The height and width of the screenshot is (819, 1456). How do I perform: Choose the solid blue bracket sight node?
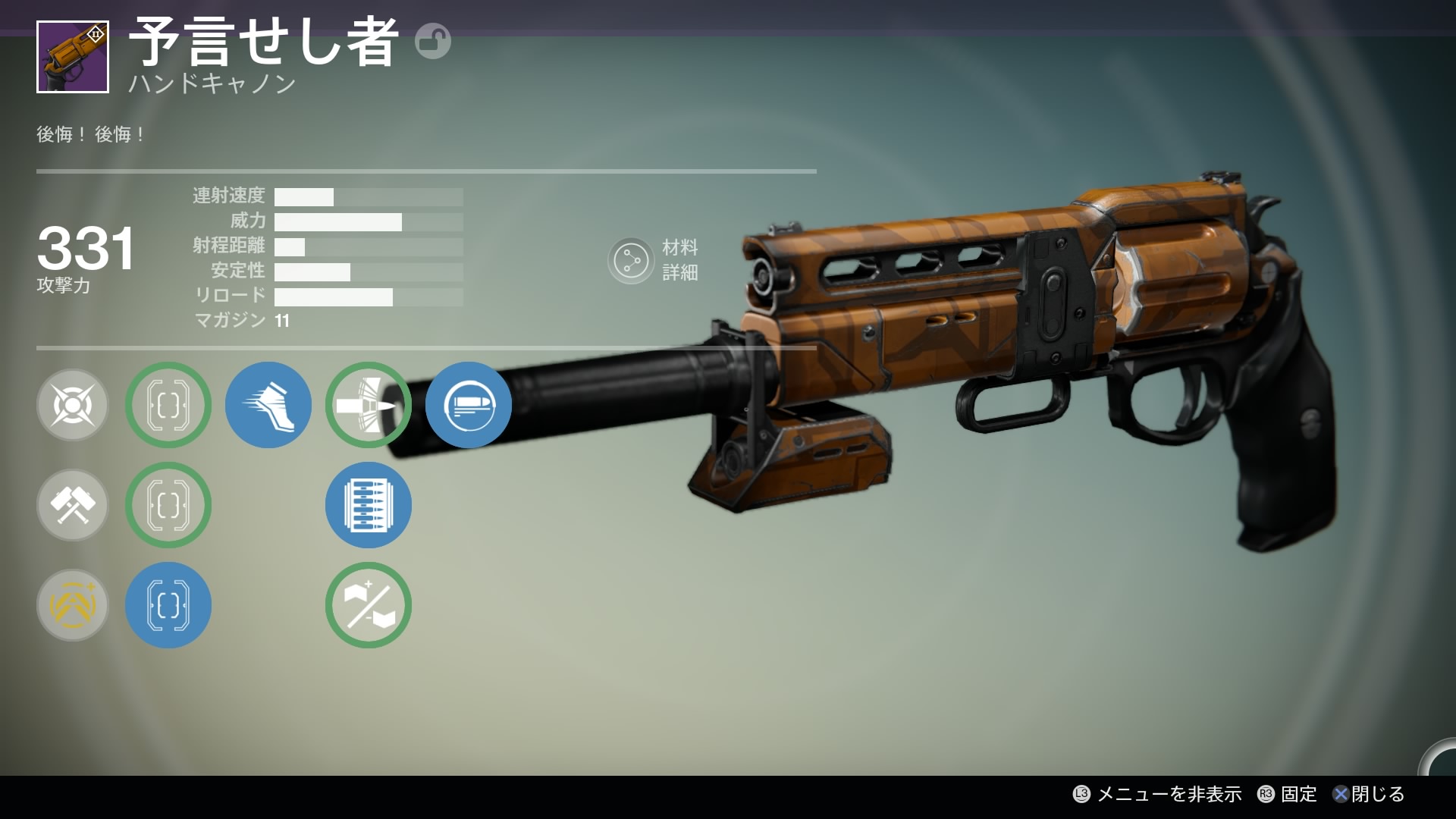point(168,605)
